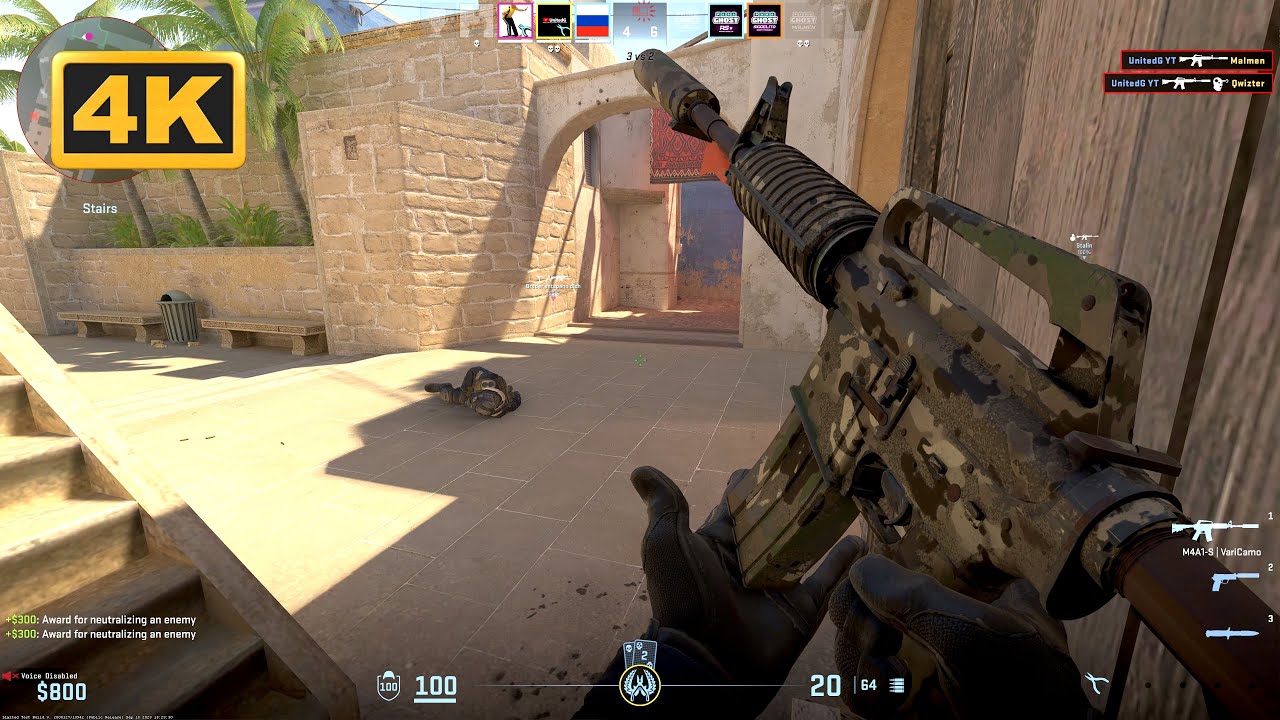
Task: Click the $300 enemy neutralized award message
Action: (x=101, y=619)
